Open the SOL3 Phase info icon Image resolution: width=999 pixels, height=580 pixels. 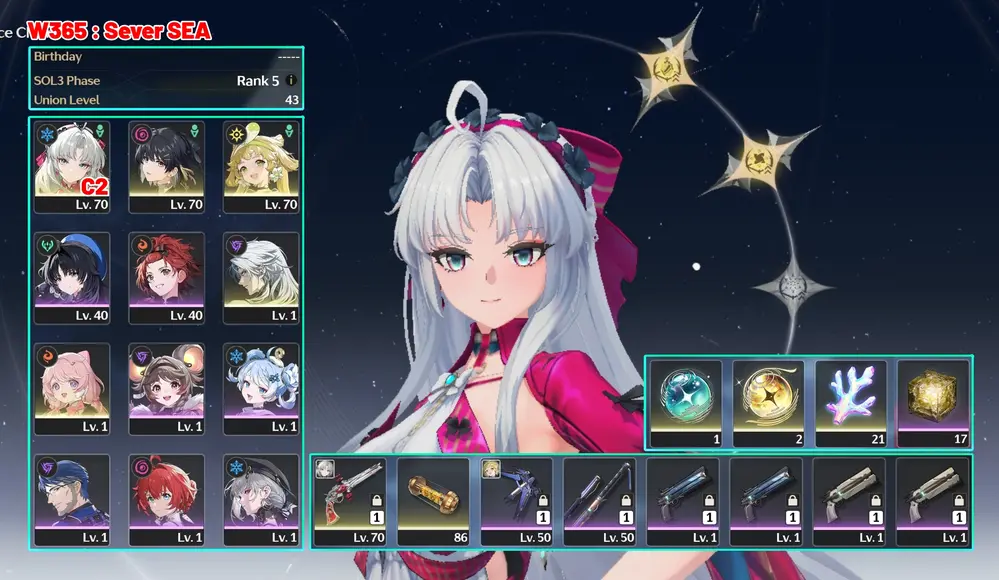click(x=291, y=80)
